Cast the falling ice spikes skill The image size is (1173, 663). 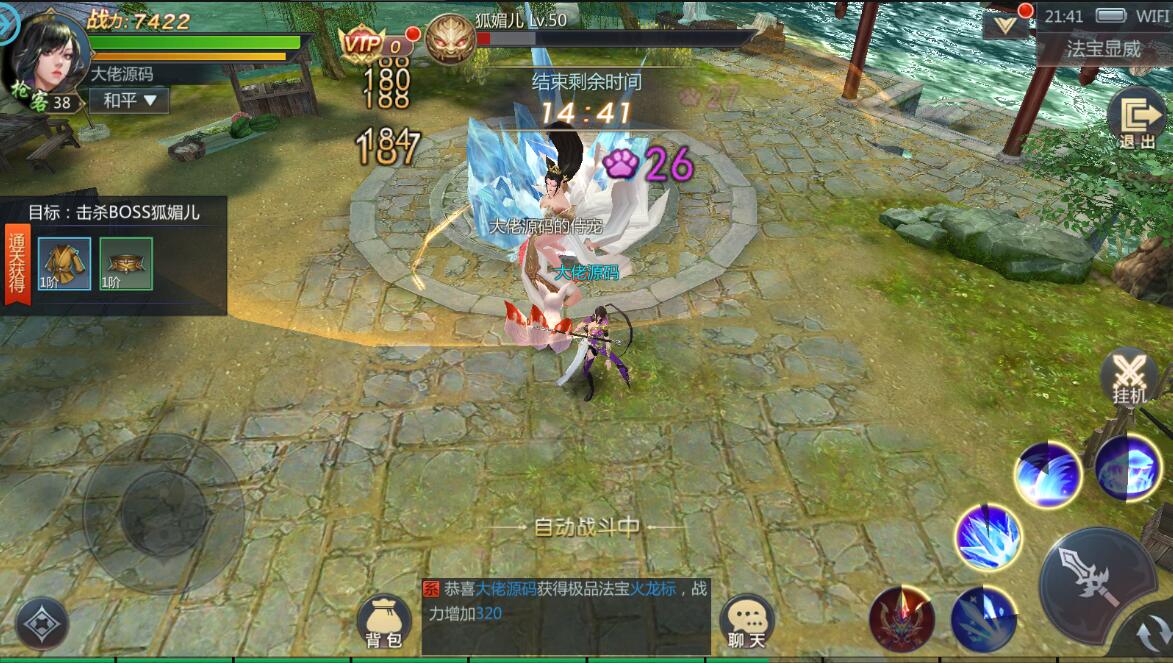pyautogui.click(x=982, y=619)
